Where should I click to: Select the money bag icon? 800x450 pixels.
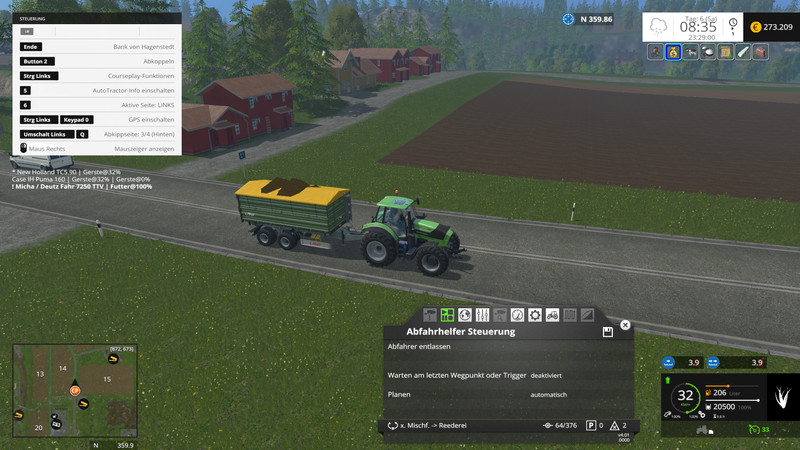pyautogui.click(x=673, y=52)
